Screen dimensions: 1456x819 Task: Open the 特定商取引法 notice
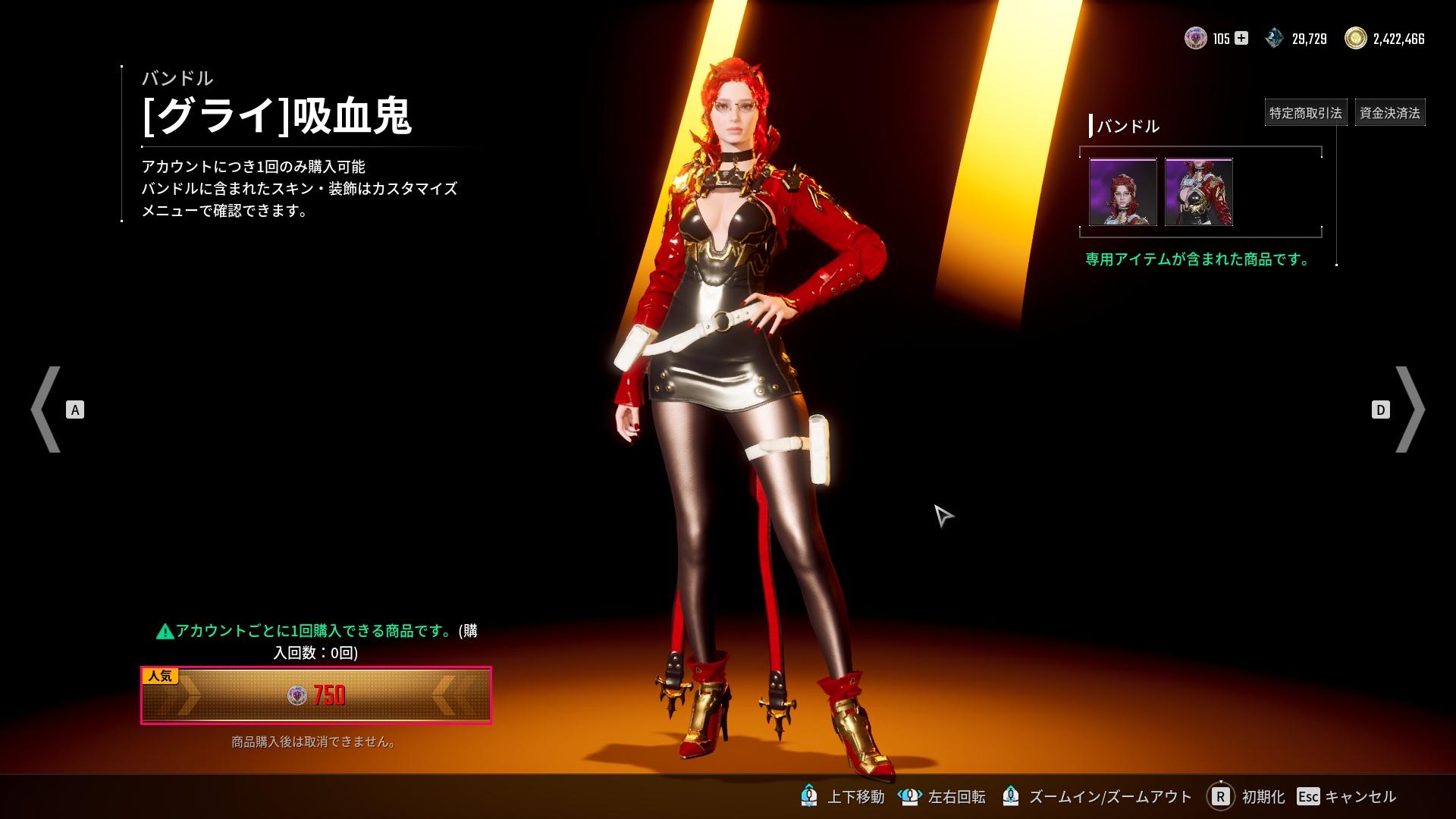point(1305,113)
